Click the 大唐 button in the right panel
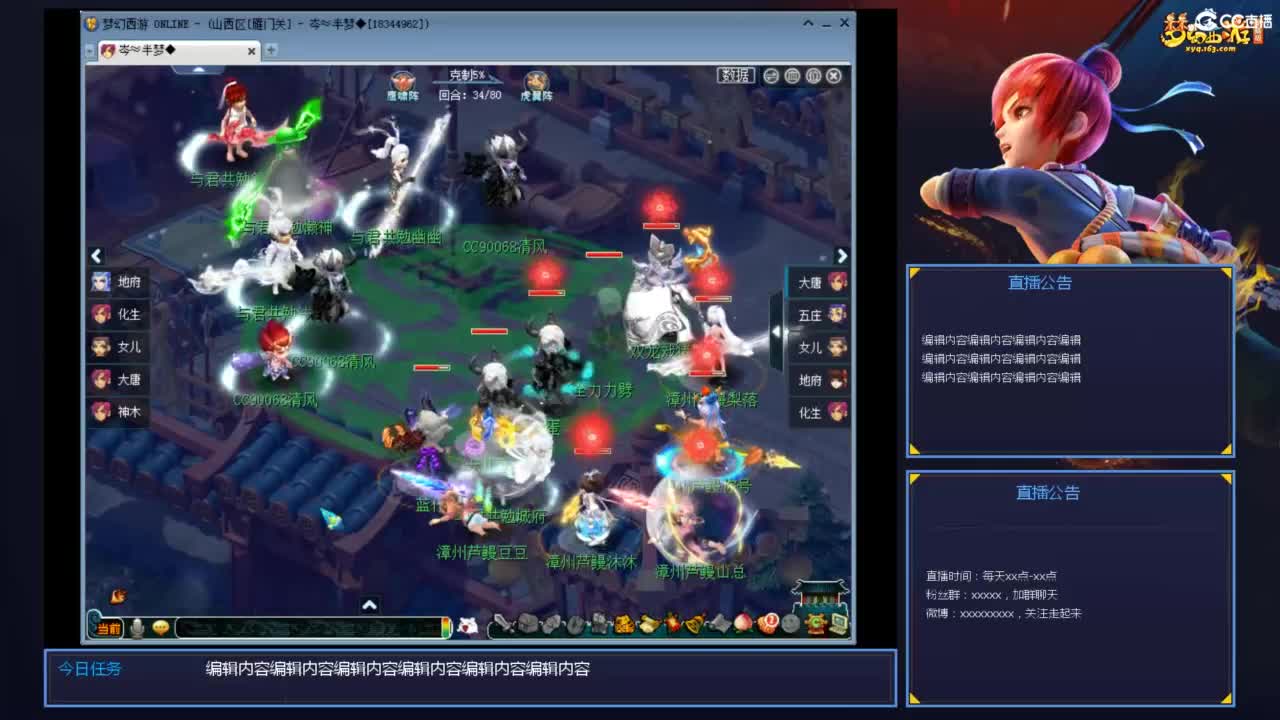This screenshot has height=720, width=1280. coord(818,282)
